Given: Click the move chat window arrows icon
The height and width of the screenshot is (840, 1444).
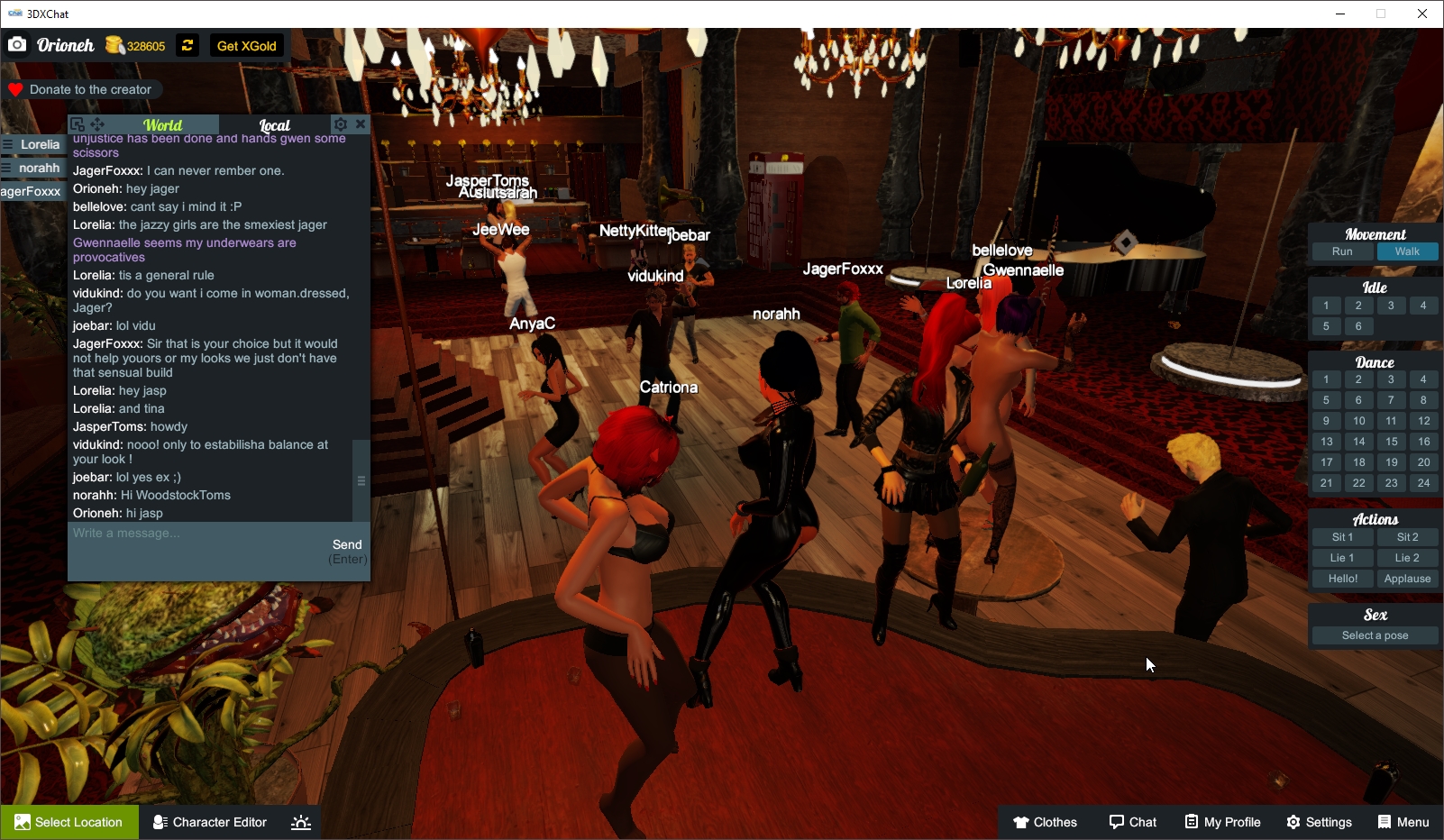Looking at the screenshot, I should tap(97, 123).
